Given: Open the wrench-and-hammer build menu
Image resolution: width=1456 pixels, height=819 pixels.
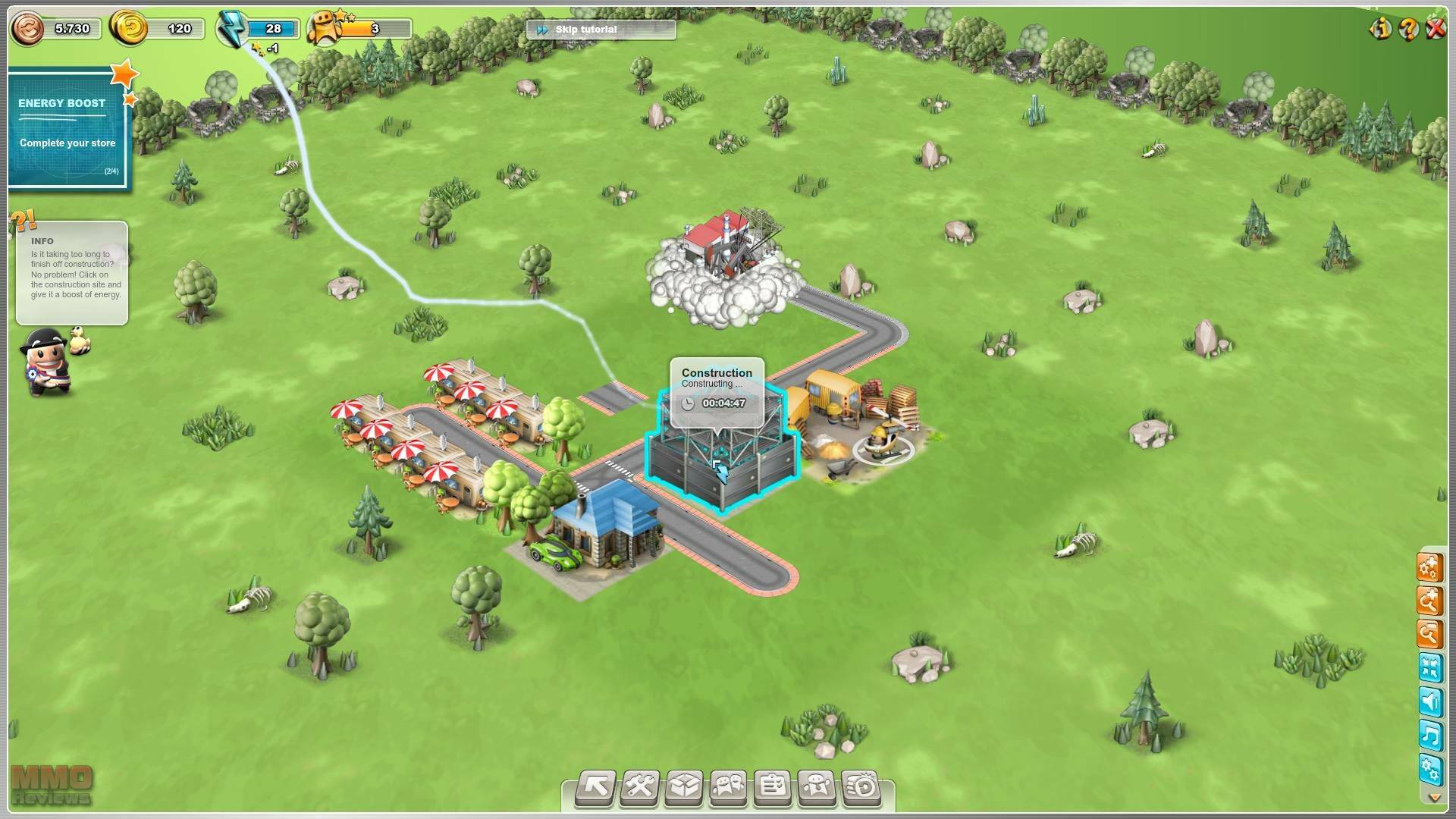Looking at the screenshot, I should tap(640, 788).
